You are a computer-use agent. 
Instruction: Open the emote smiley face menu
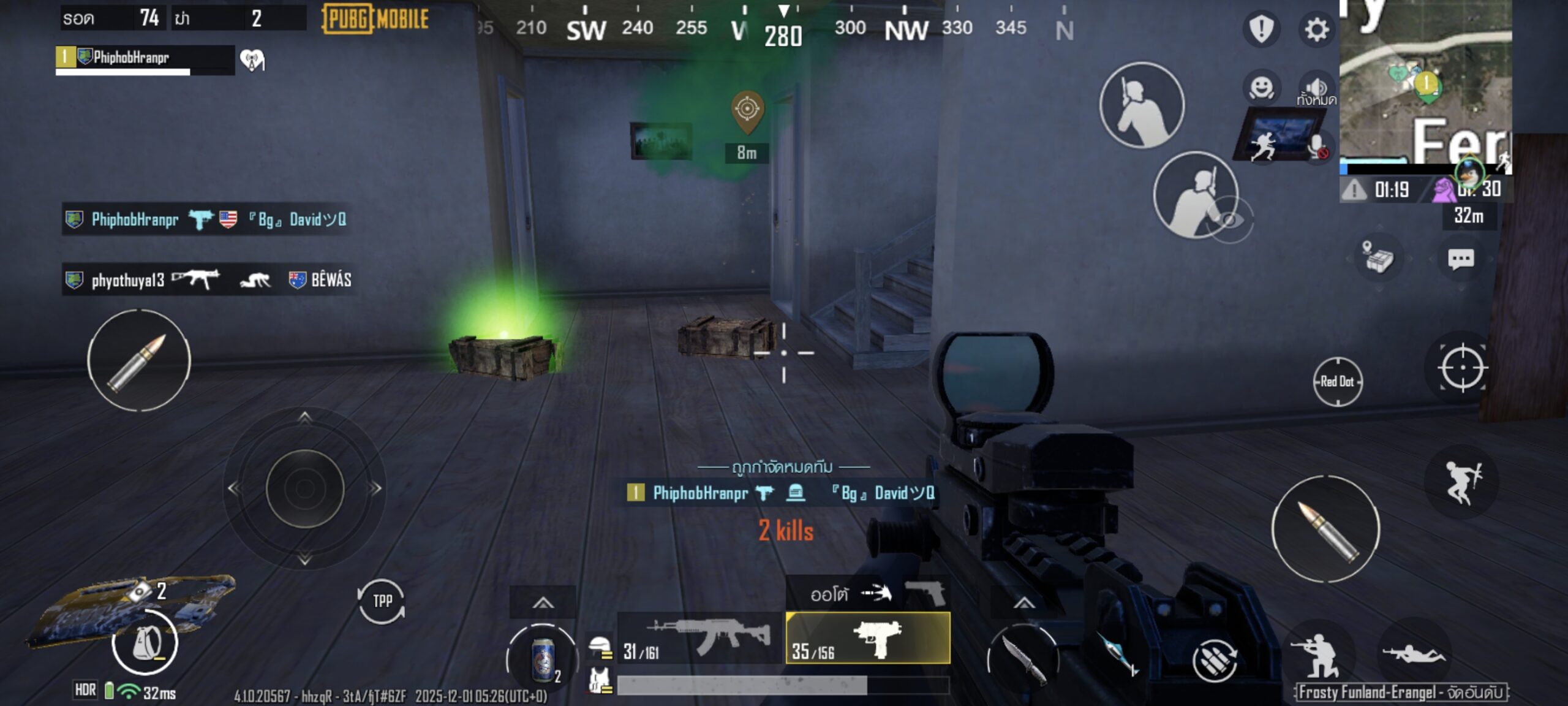(1262, 88)
